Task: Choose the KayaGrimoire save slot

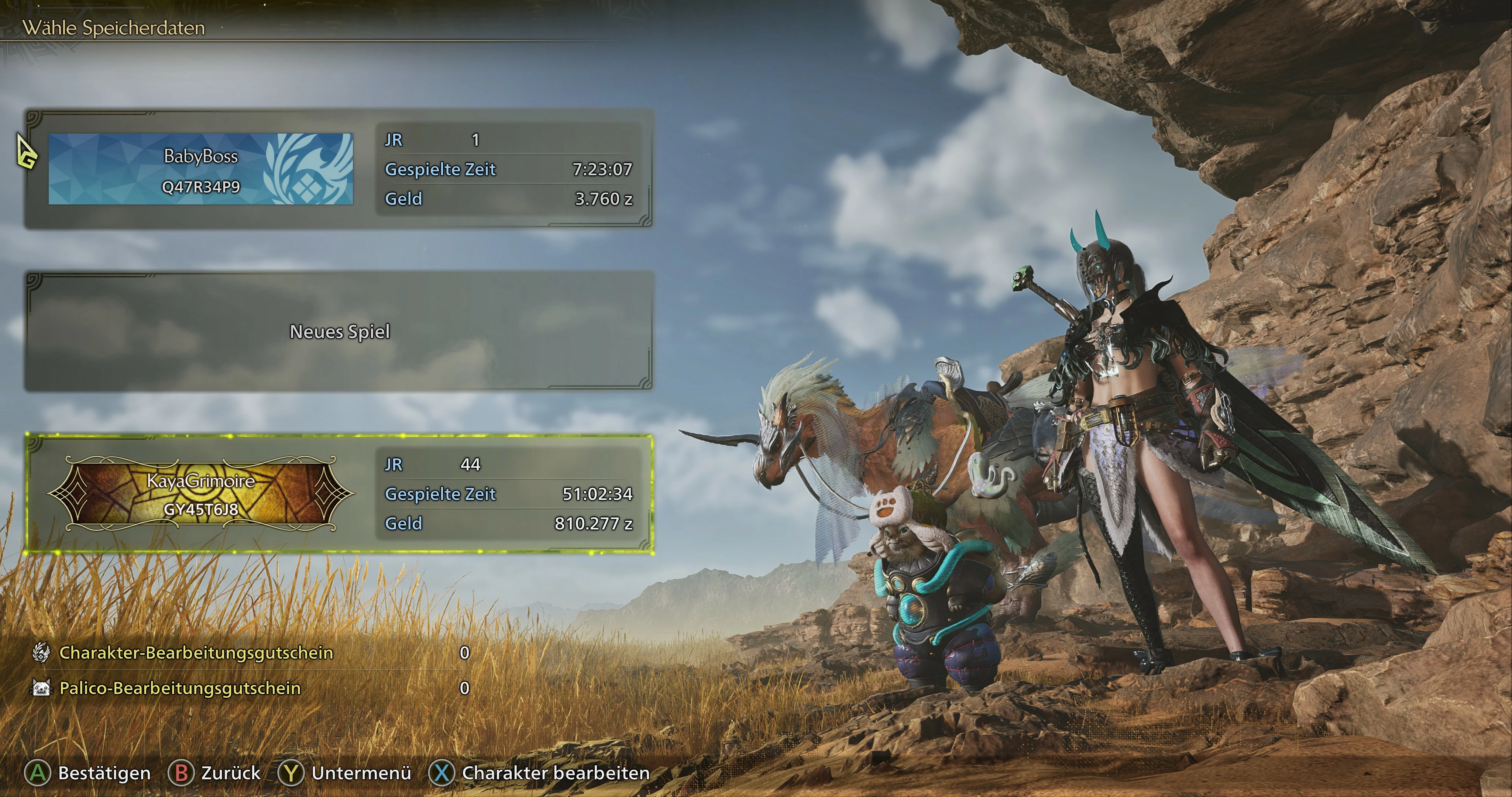Action: (338, 494)
